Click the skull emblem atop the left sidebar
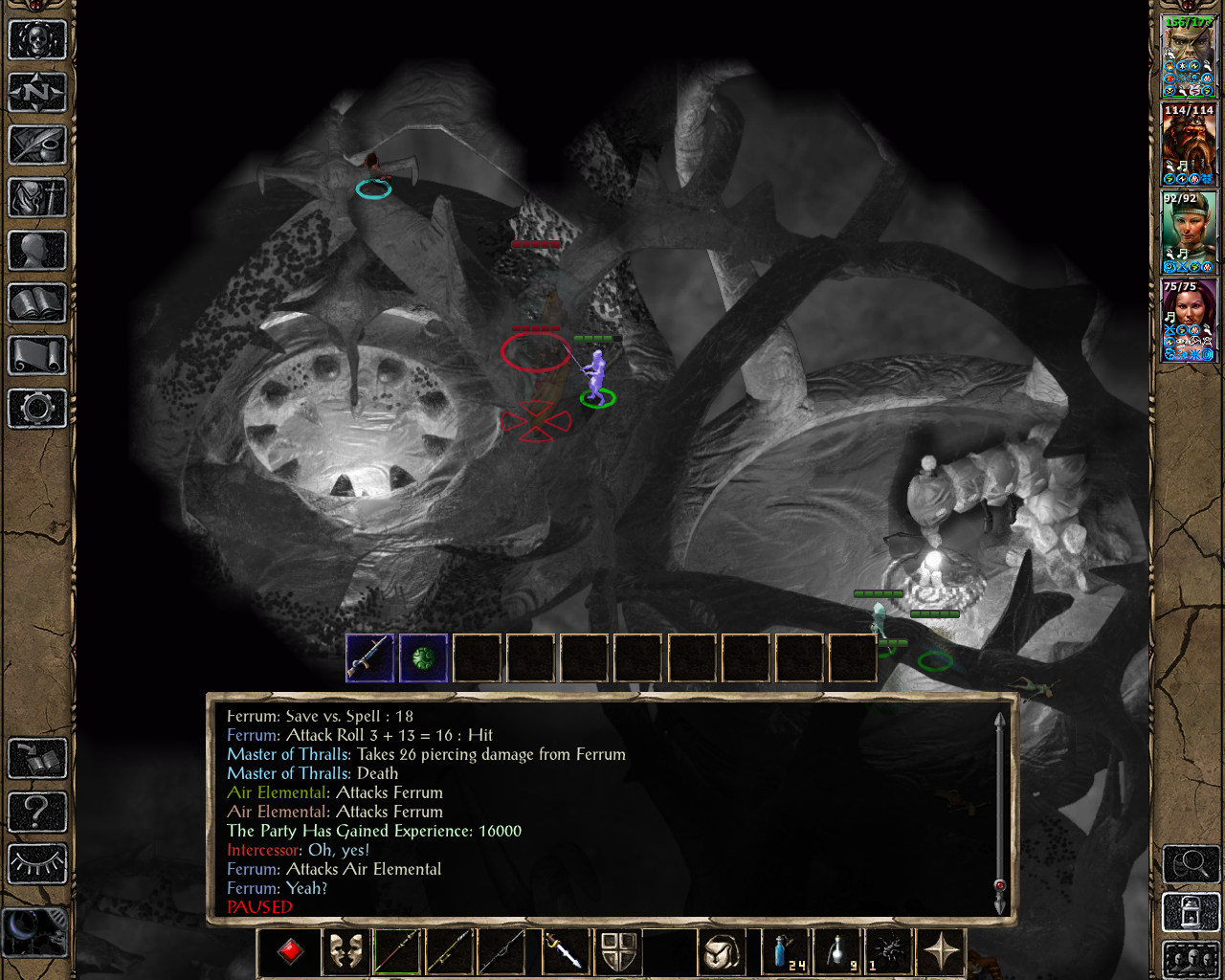 pyautogui.click(x=36, y=39)
